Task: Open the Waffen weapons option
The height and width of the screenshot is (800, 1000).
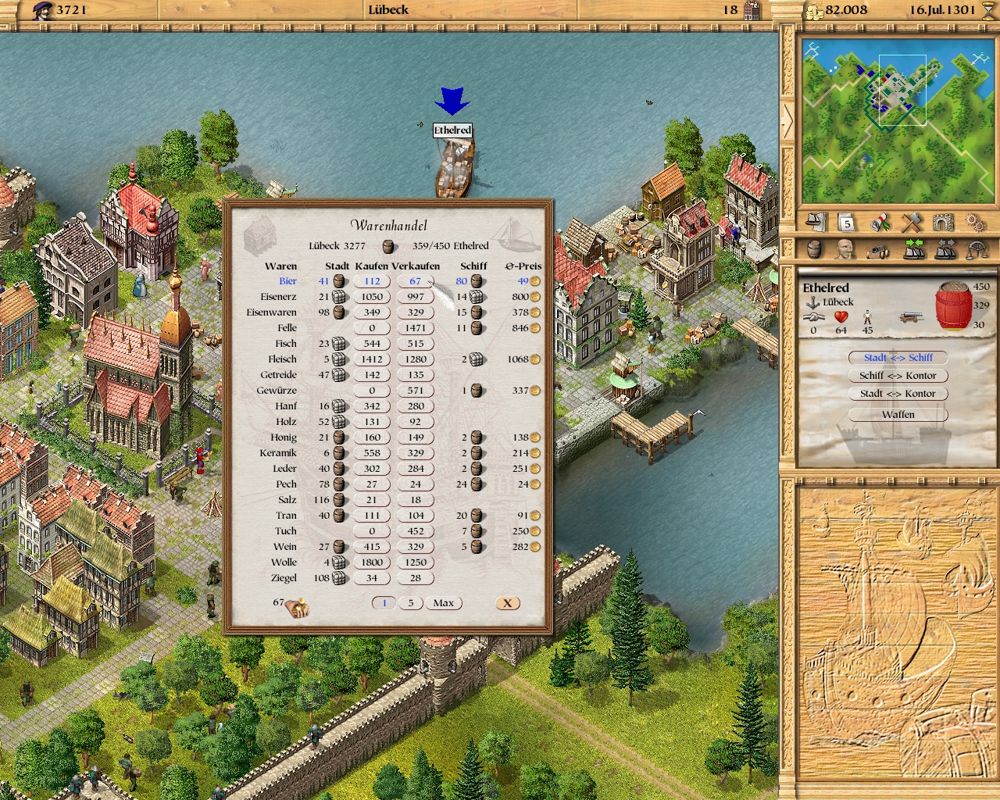Action: click(x=898, y=413)
